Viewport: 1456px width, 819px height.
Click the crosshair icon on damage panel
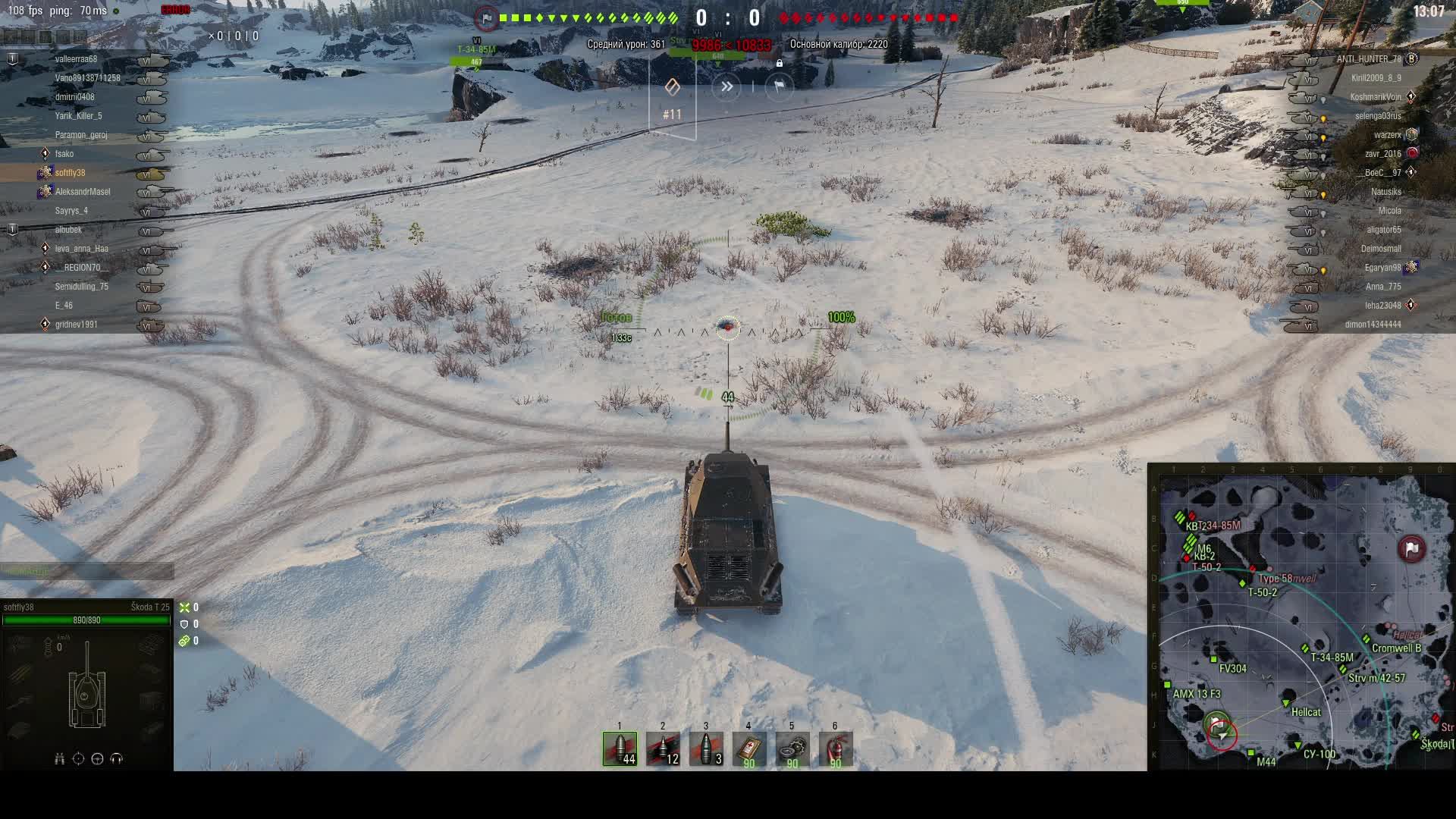tap(78, 758)
